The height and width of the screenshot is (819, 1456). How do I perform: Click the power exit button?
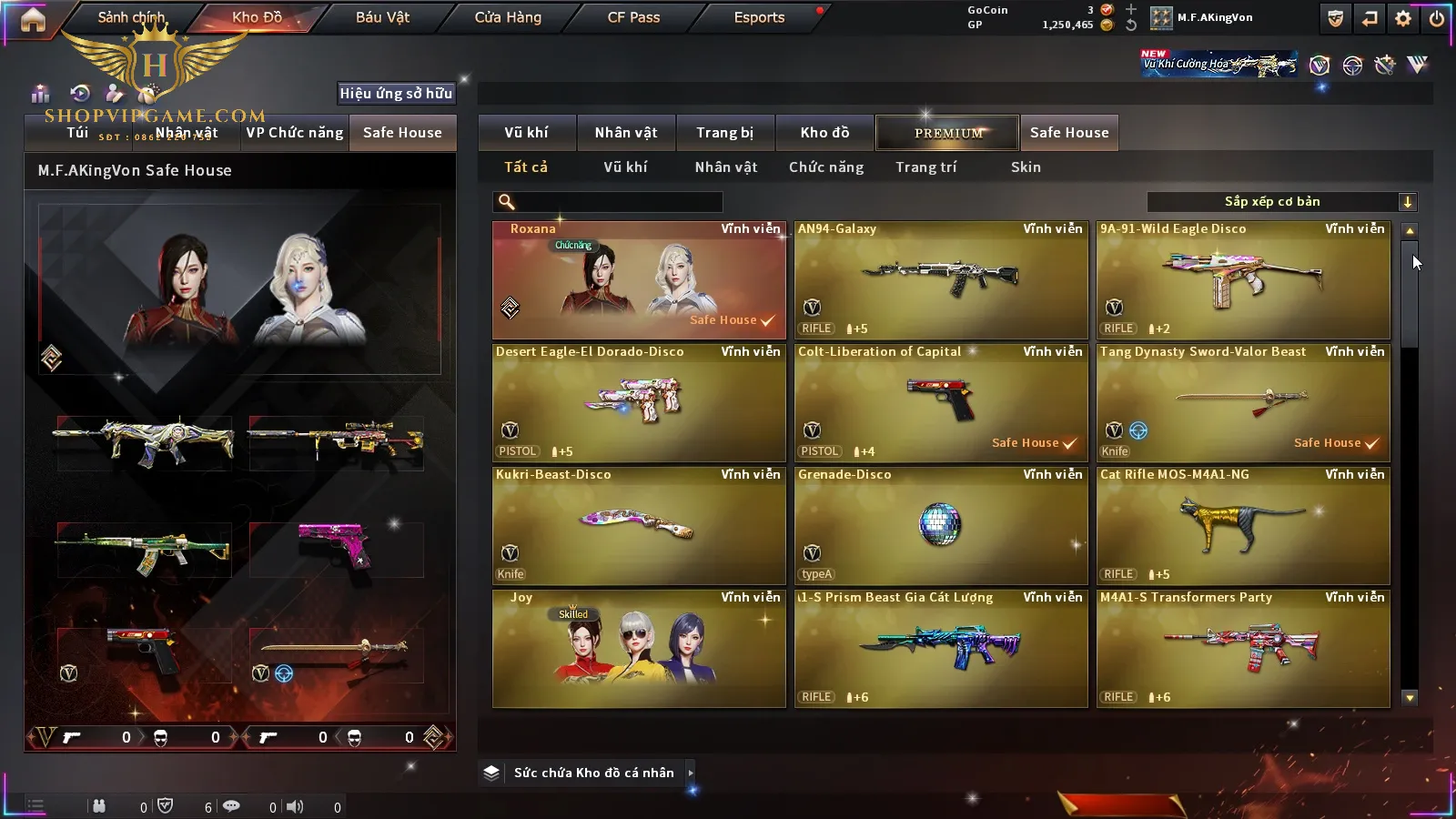pyautogui.click(x=1437, y=18)
